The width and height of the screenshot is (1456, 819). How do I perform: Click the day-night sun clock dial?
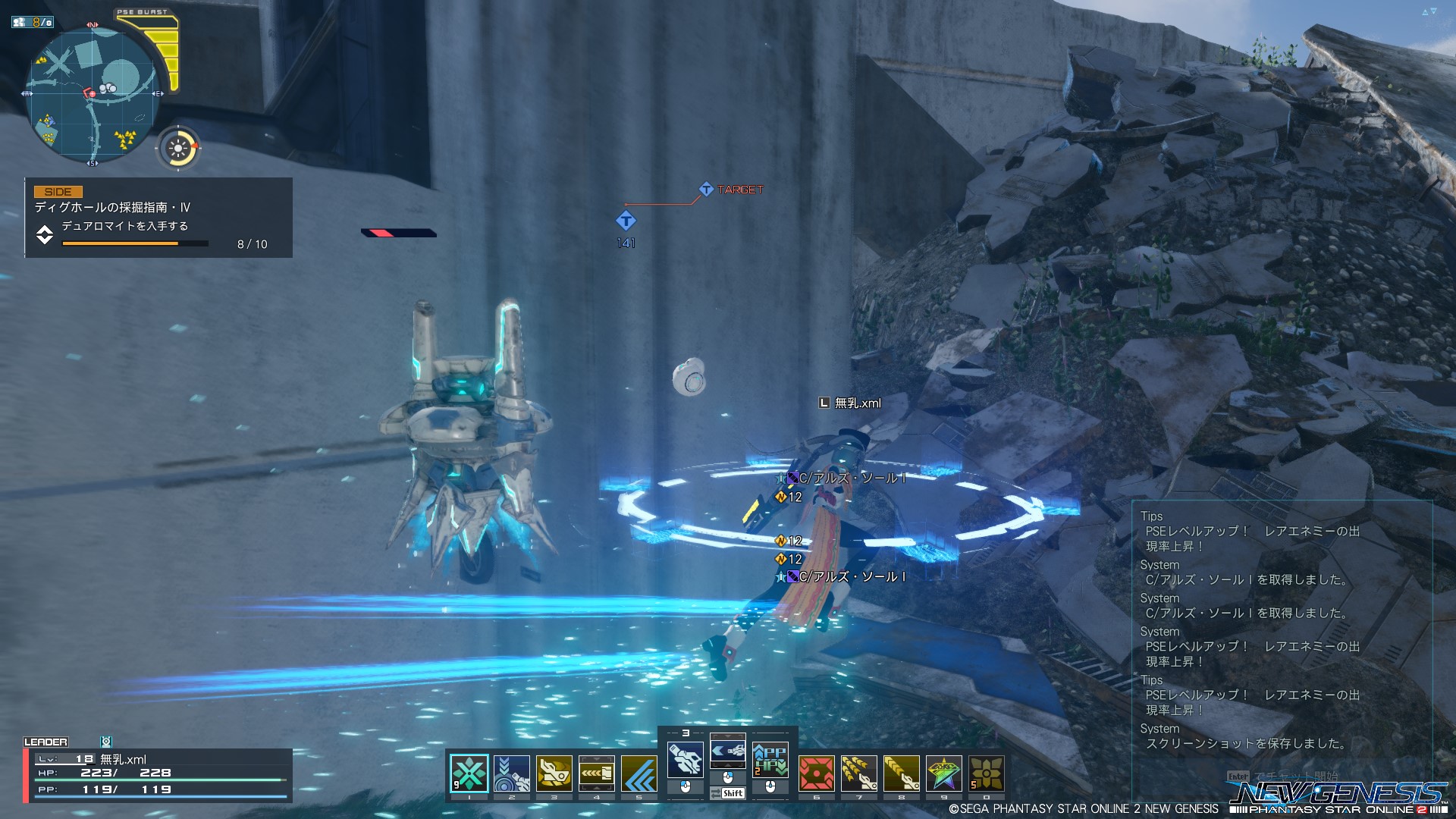point(178,149)
